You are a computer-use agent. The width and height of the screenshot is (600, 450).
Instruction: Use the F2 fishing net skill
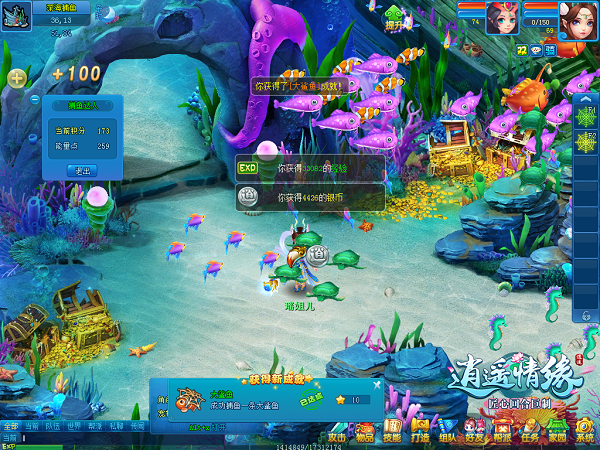[586, 143]
